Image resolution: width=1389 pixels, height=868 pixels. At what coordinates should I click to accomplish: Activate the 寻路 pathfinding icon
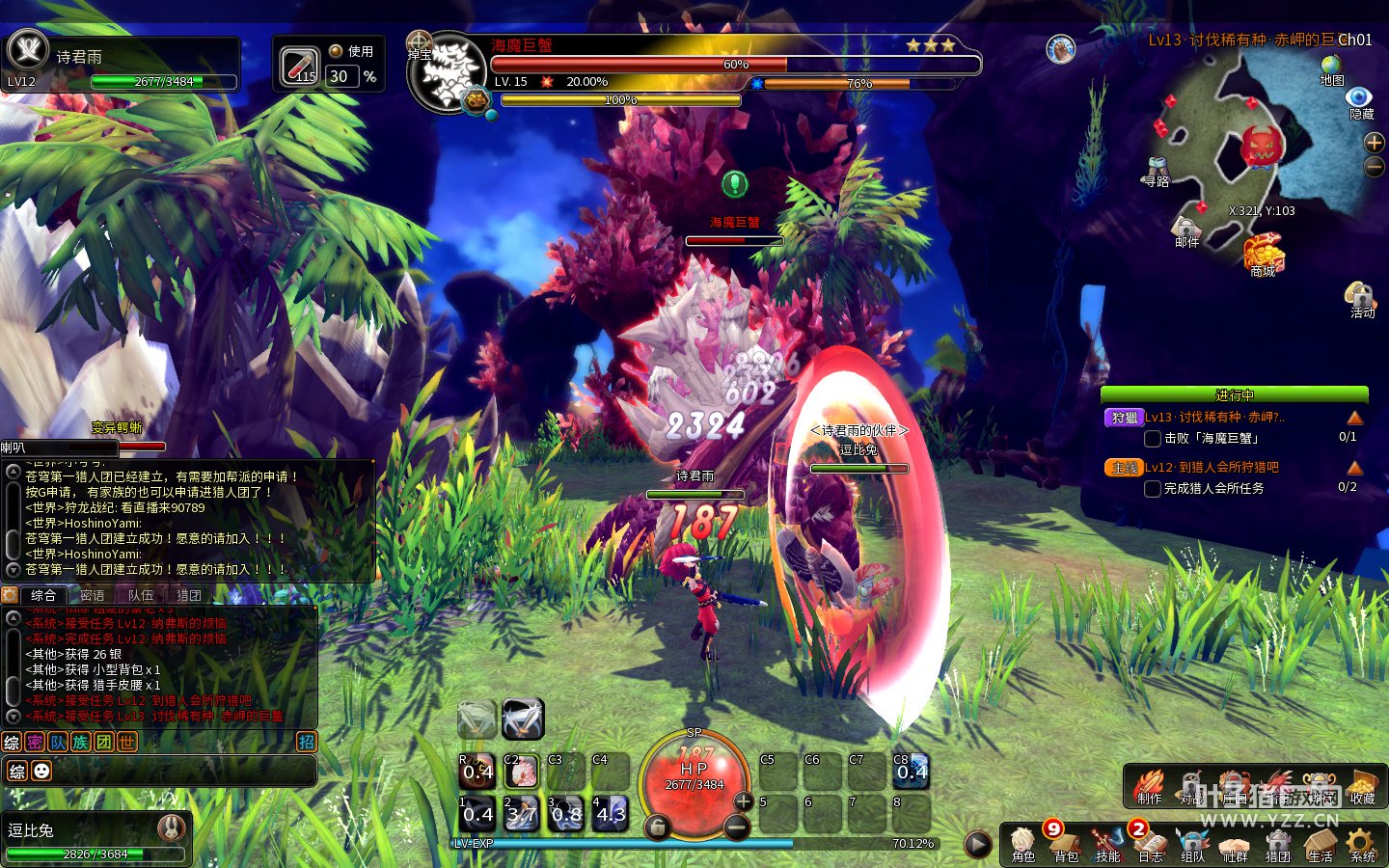pos(1157,170)
